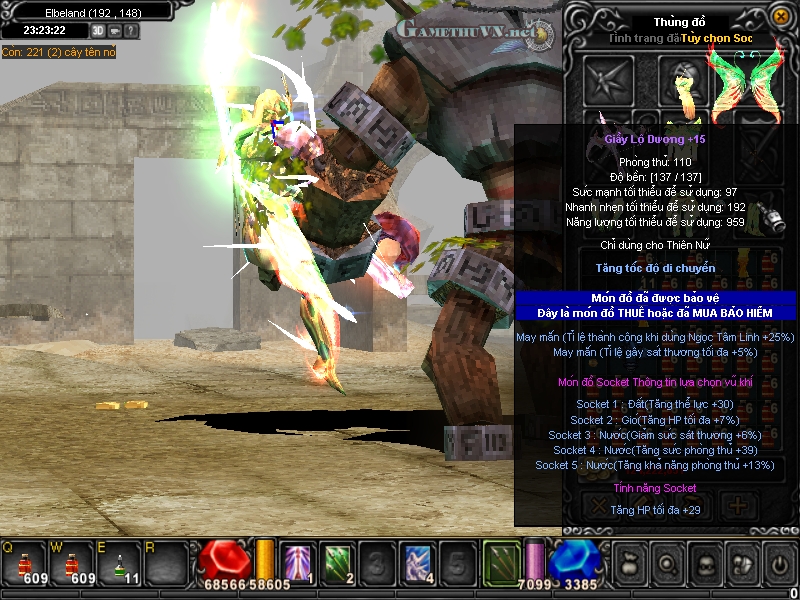Screen dimensions: 800x600
Task: Use the W slot red potion
Action: pos(70,562)
